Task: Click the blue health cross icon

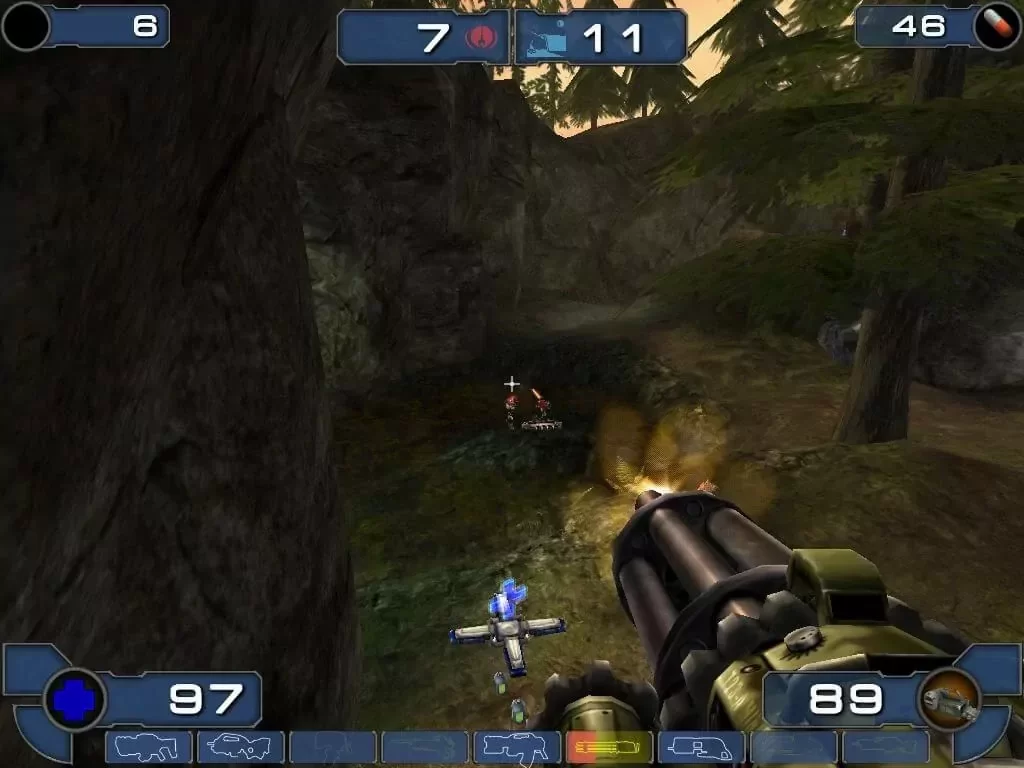Action: click(x=75, y=699)
